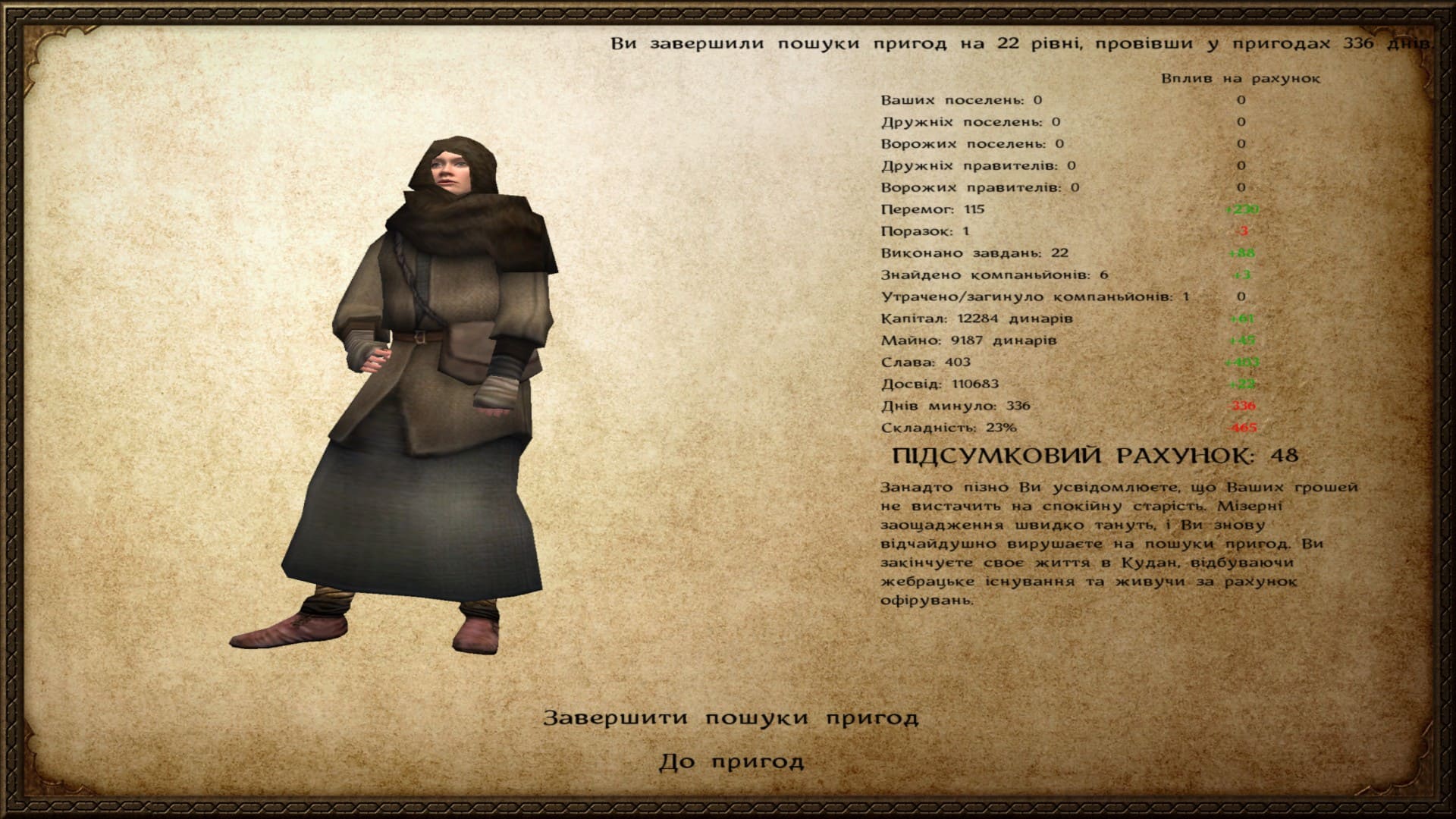Click the title text about 22 рівні

1024,44
